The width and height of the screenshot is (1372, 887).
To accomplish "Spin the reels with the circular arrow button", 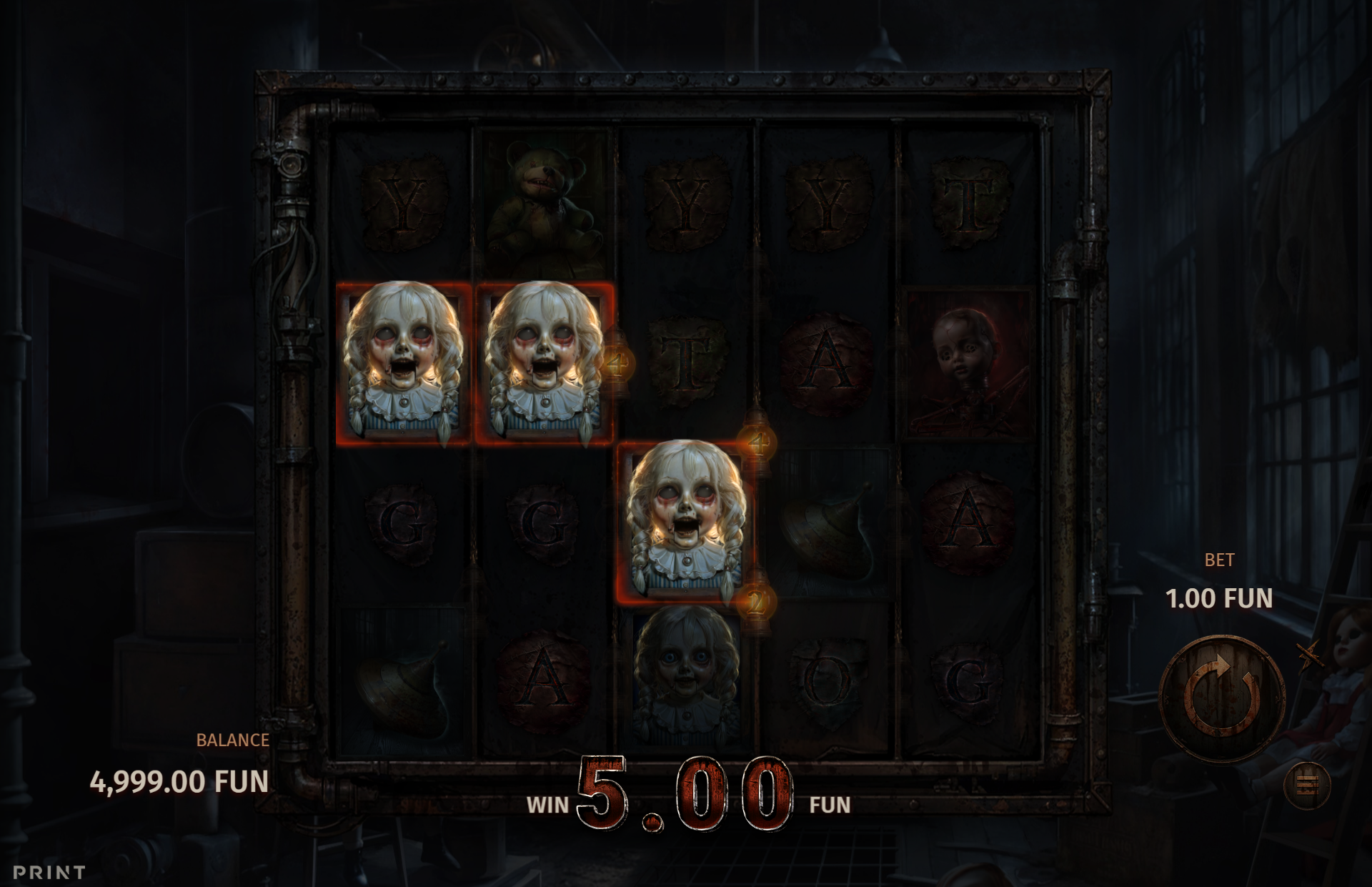I will (x=1221, y=698).
